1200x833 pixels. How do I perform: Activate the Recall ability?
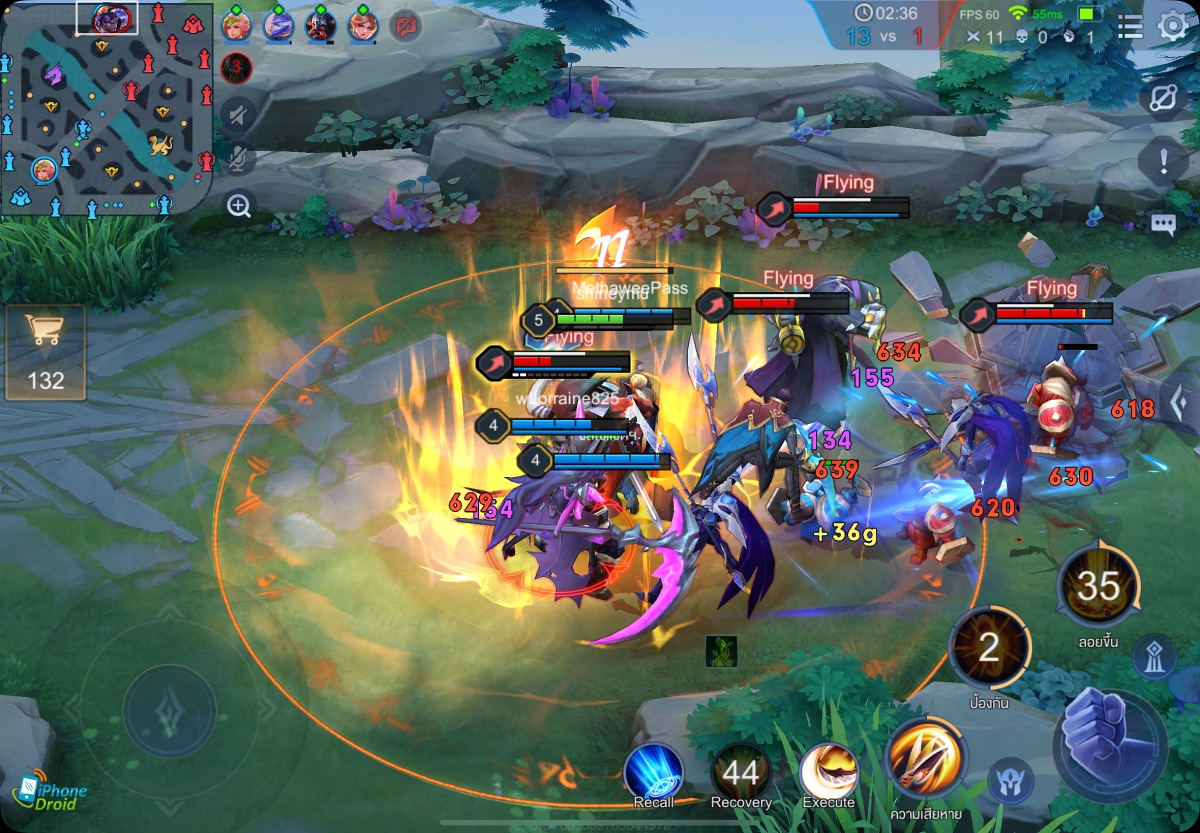coord(653,774)
